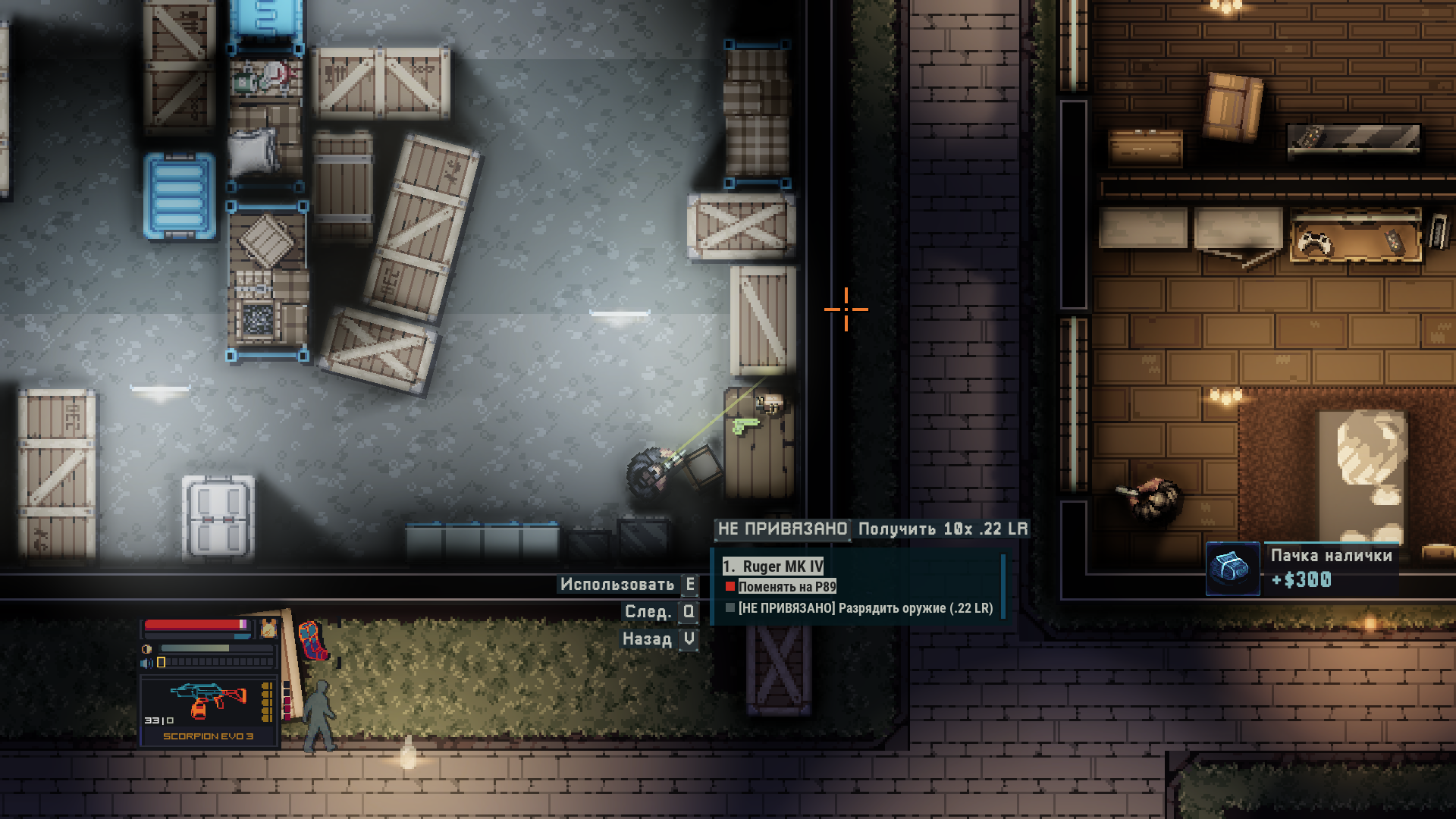This screenshot has width=1456, height=819.
Task: Choose the "Поменять на P89" option
Action: 786,586
